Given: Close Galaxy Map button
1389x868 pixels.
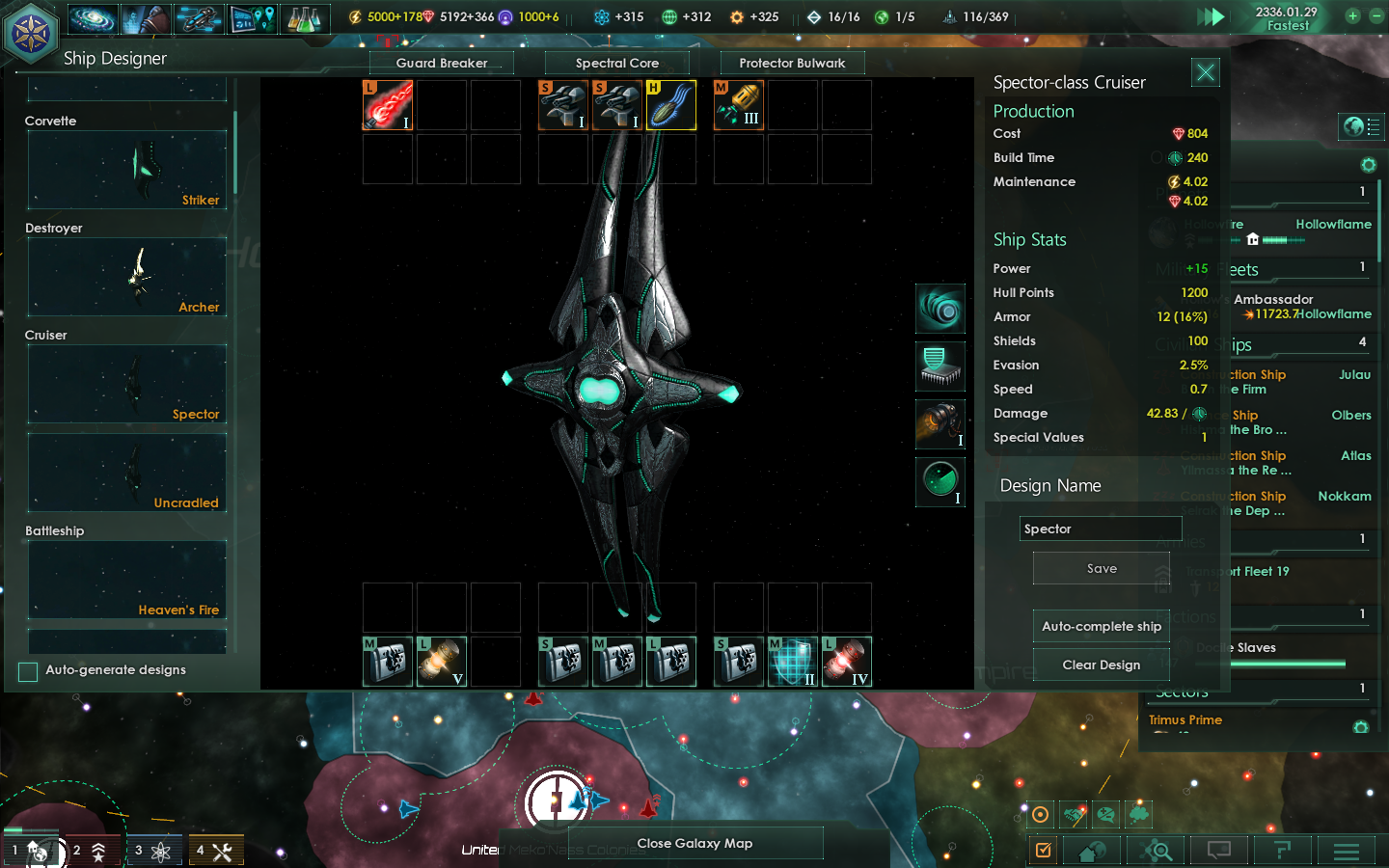Looking at the screenshot, I should (x=694, y=844).
